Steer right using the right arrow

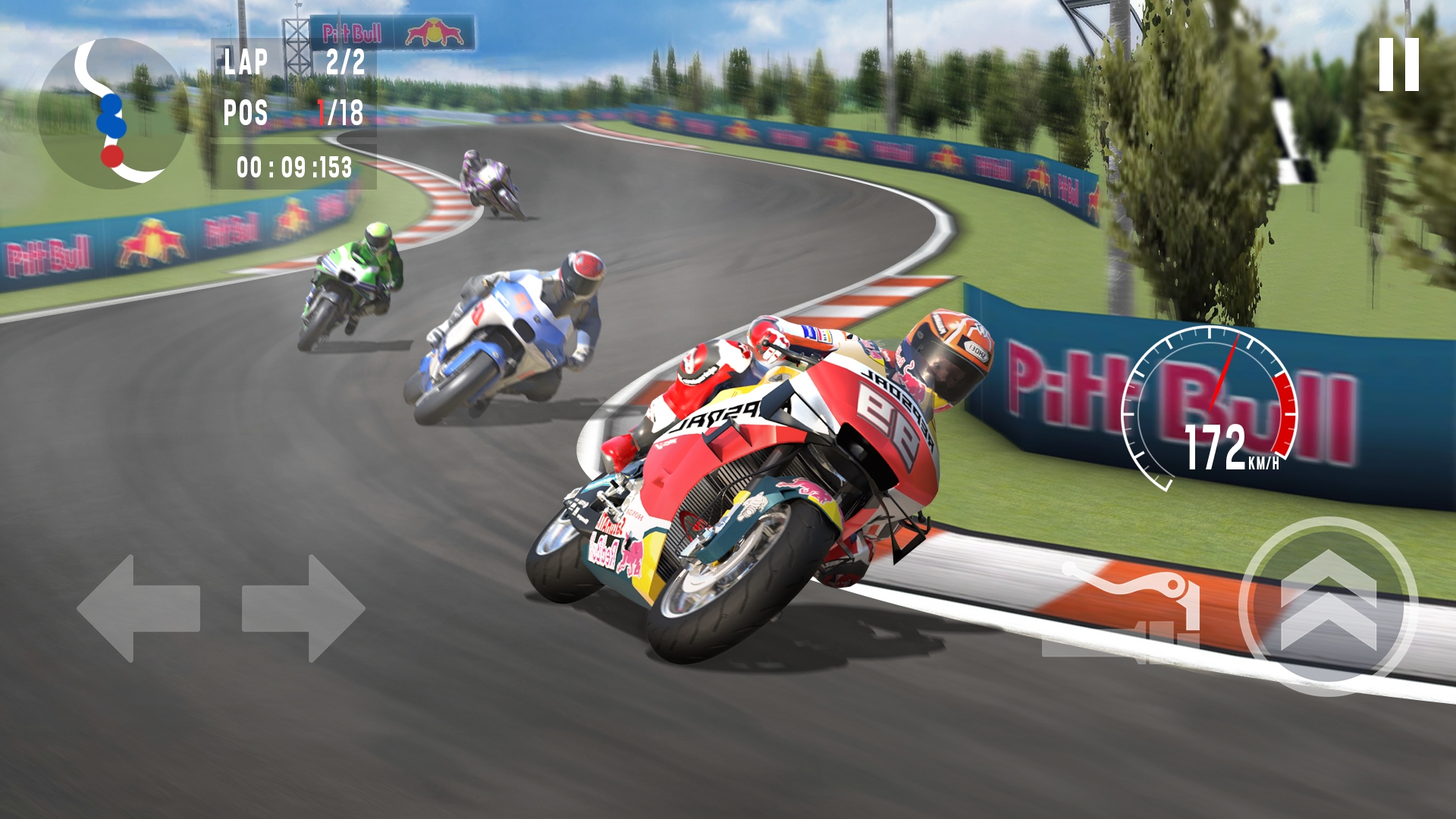click(x=300, y=607)
